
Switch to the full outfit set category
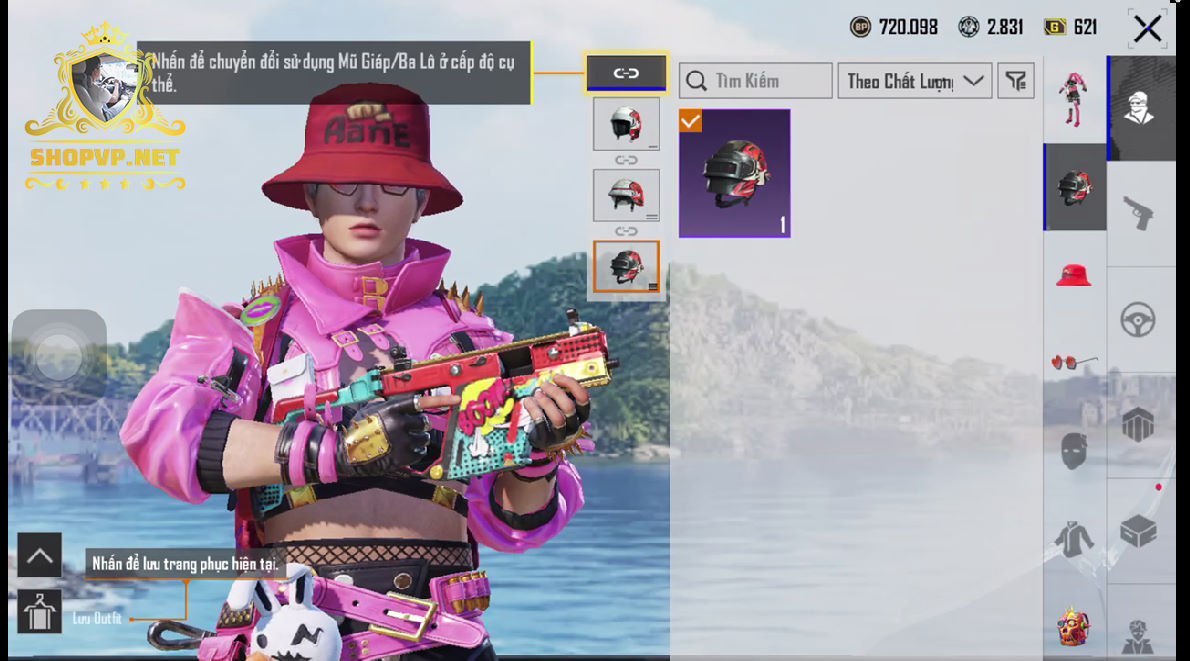(1074, 100)
